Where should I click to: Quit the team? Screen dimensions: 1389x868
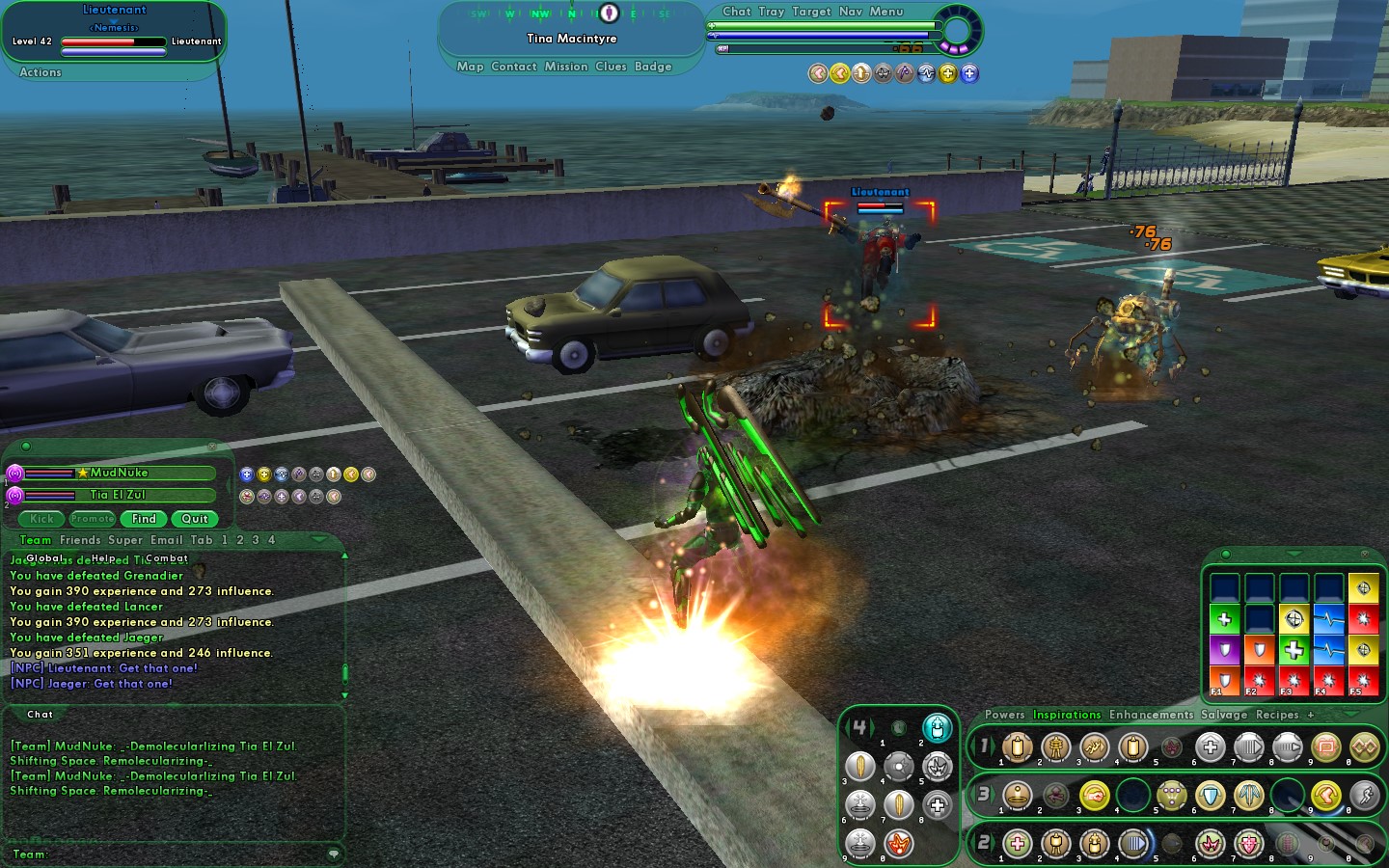coord(195,519)
